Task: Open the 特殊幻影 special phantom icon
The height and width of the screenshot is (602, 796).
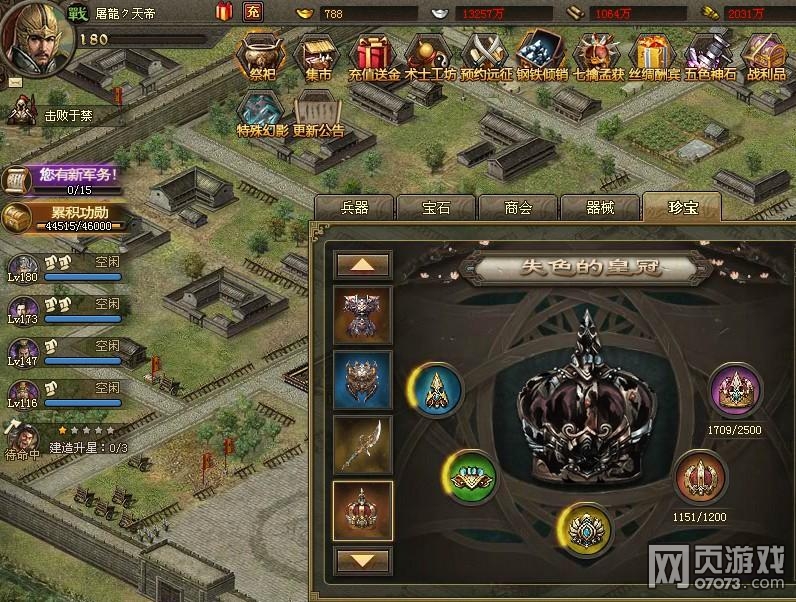Action: [x=262, y=113]
